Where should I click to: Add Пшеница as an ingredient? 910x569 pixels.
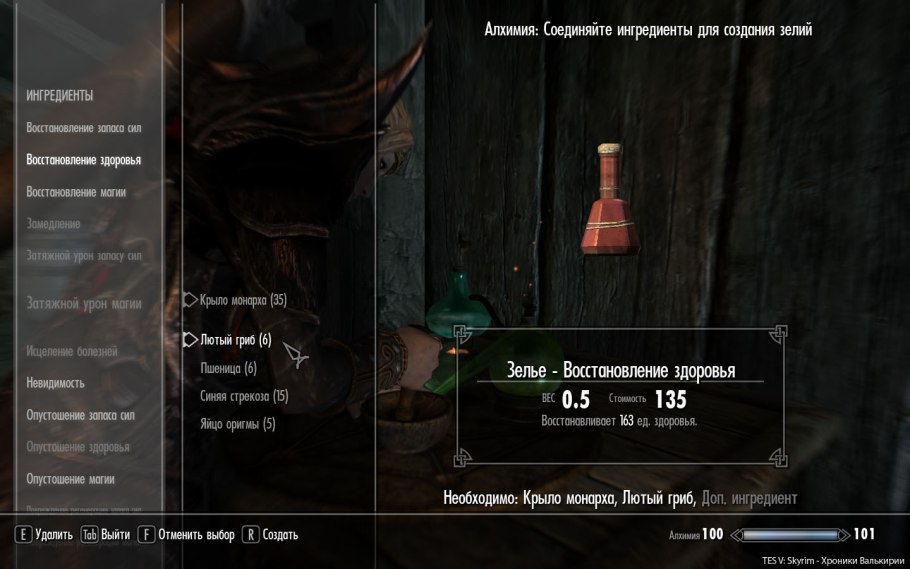coord(229,368)
